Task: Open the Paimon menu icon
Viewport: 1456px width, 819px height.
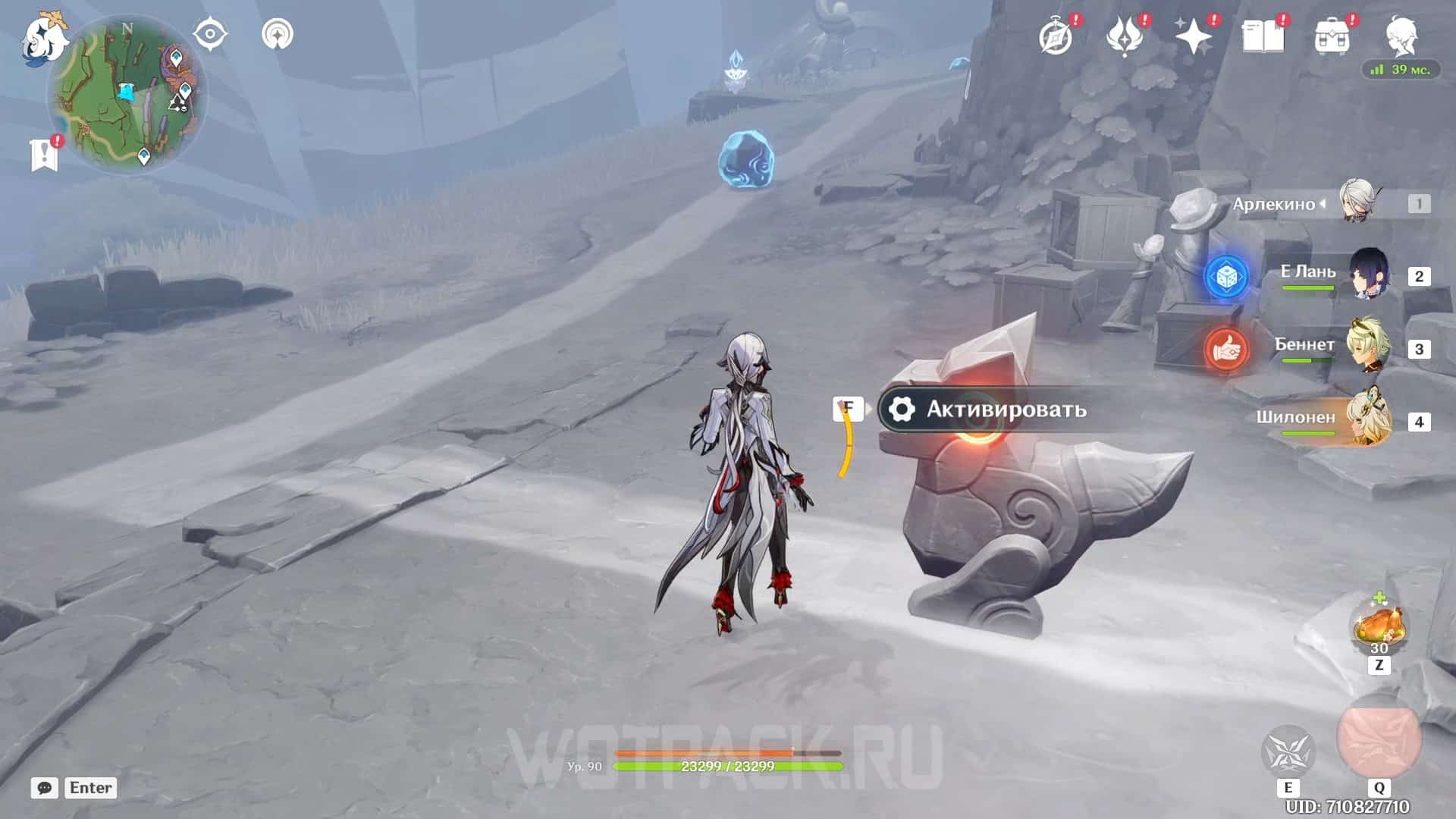Action: (x=44, y=38)
